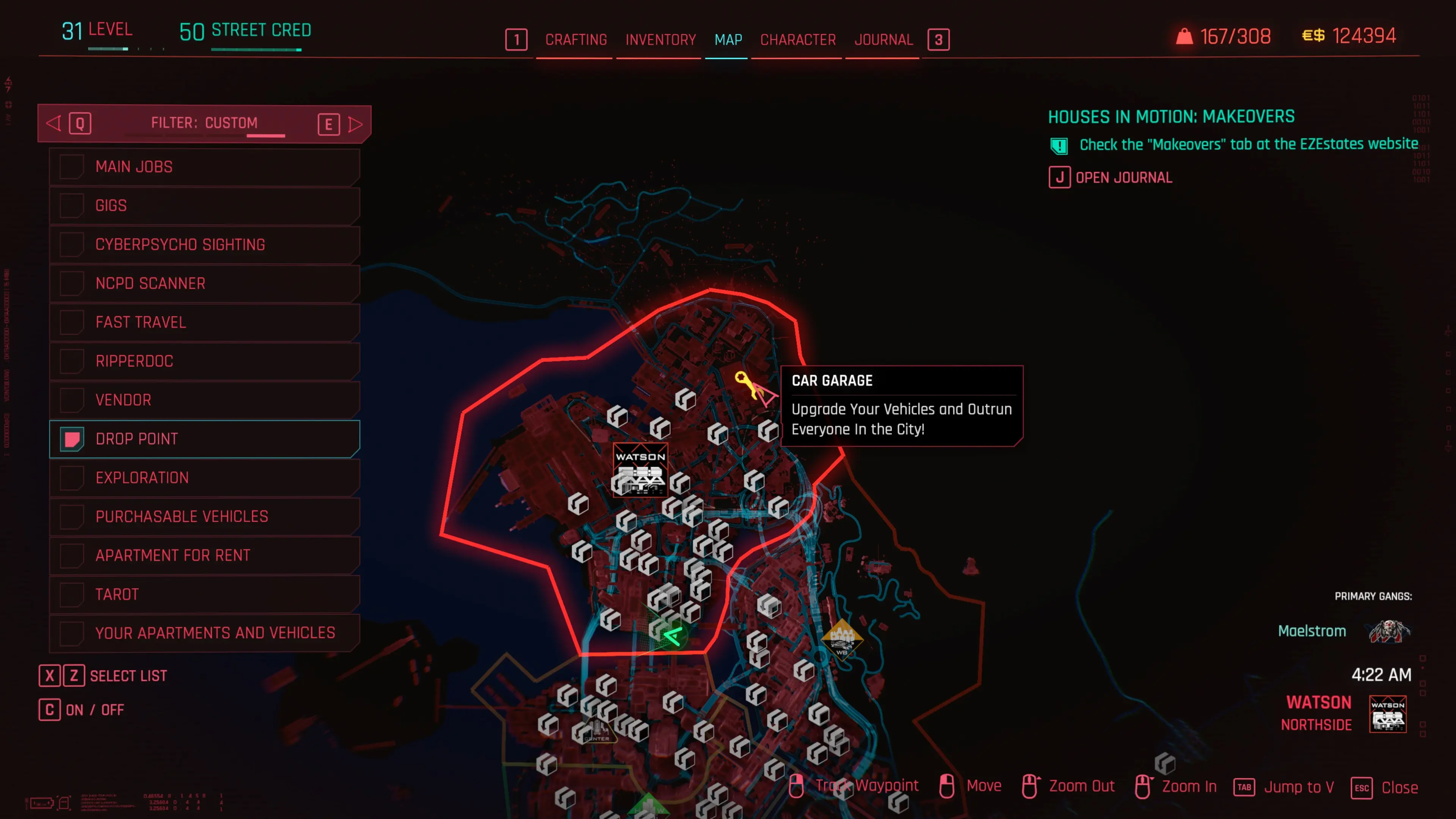This screenshot has width=1456, height=819.
Task: Switch to the Crafting tab
Action: tap(576, 40)
